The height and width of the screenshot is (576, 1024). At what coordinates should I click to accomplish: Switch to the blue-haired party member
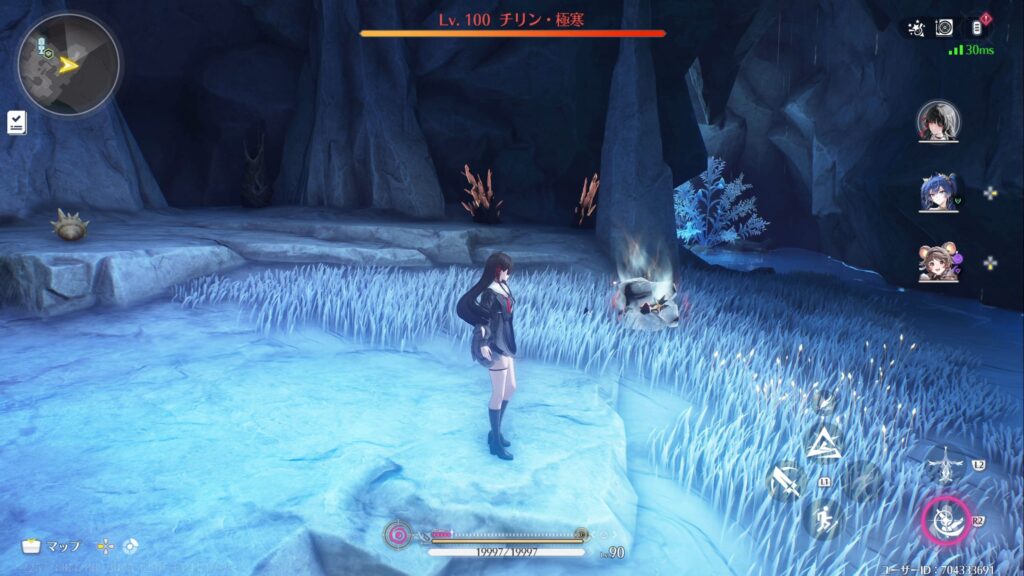click(x=938, y=192)
